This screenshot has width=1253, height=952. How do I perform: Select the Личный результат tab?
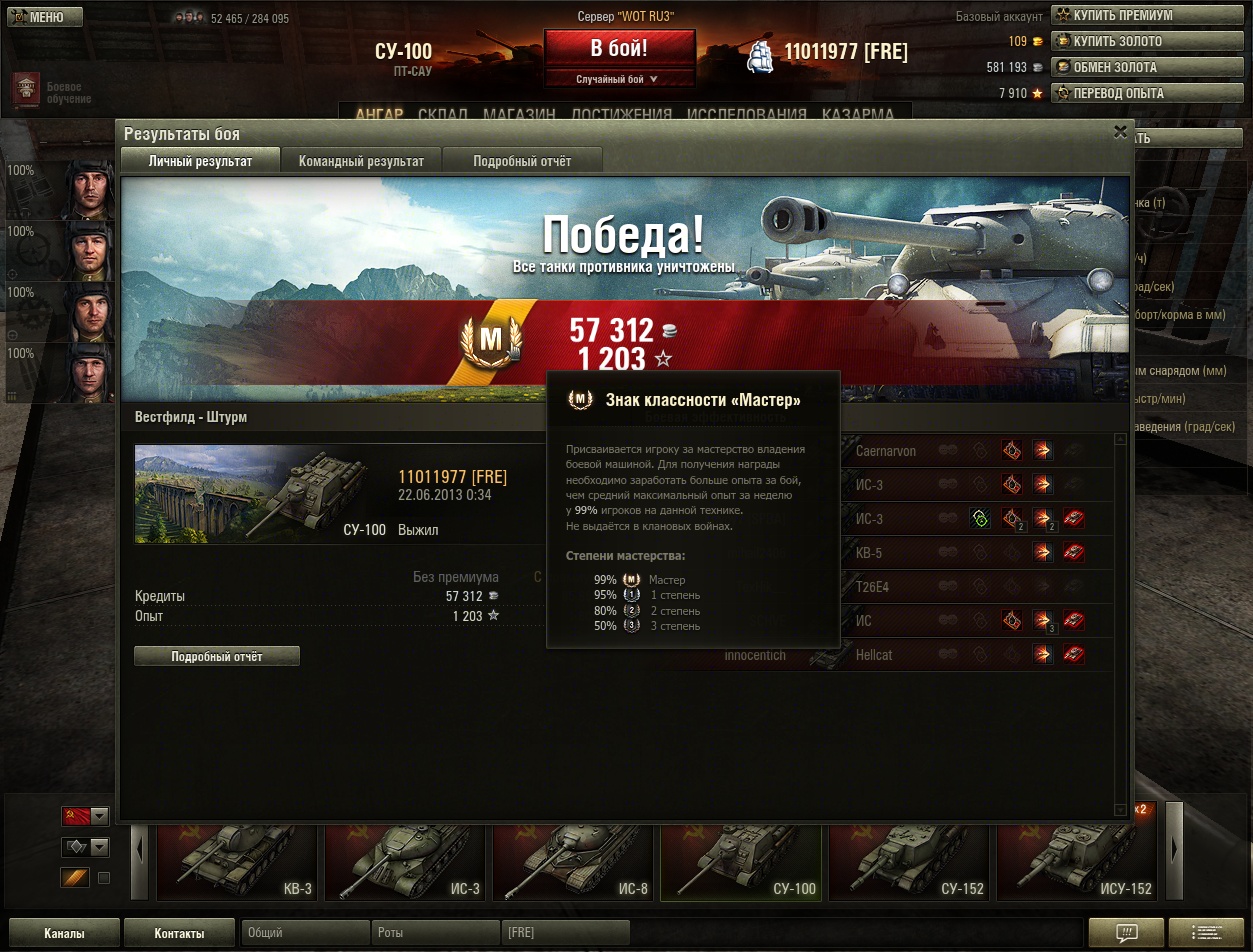tap(200, 161)
